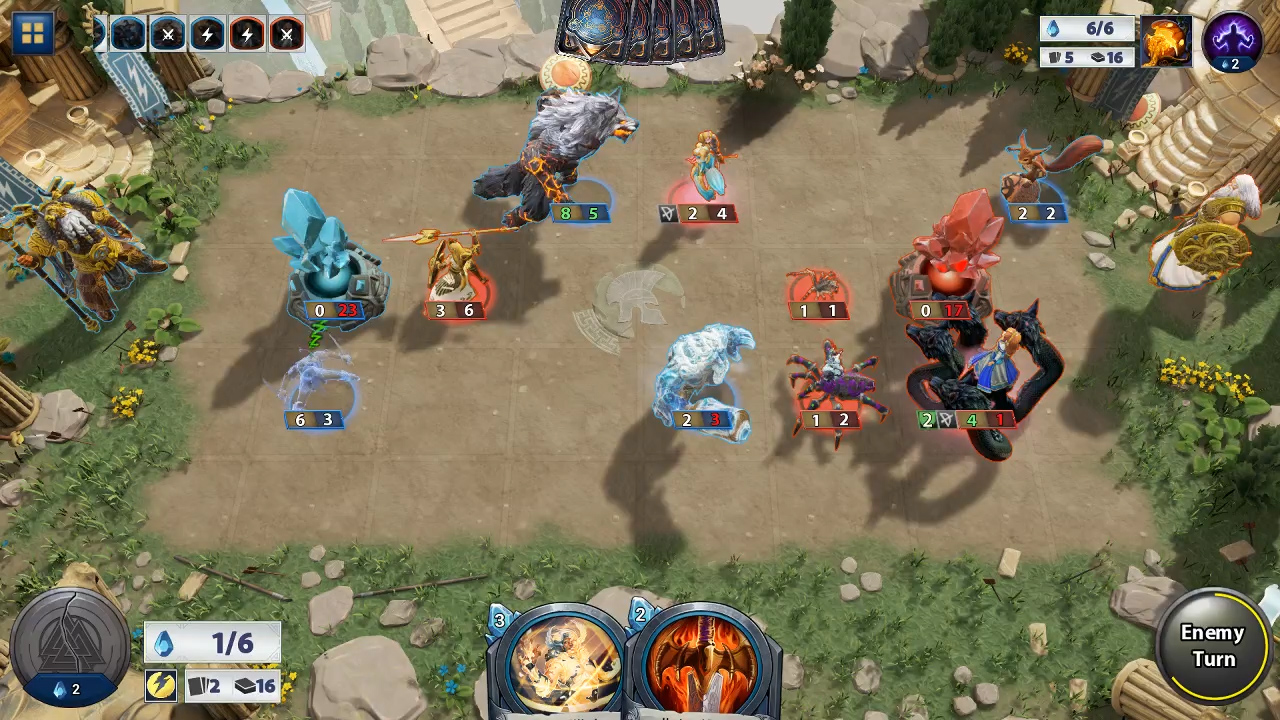Image resolution: width=1280 pixels, height=720 pixels.
Task: Click the red crossed-swords turn order portrait
Action: [x=287, y=34]
